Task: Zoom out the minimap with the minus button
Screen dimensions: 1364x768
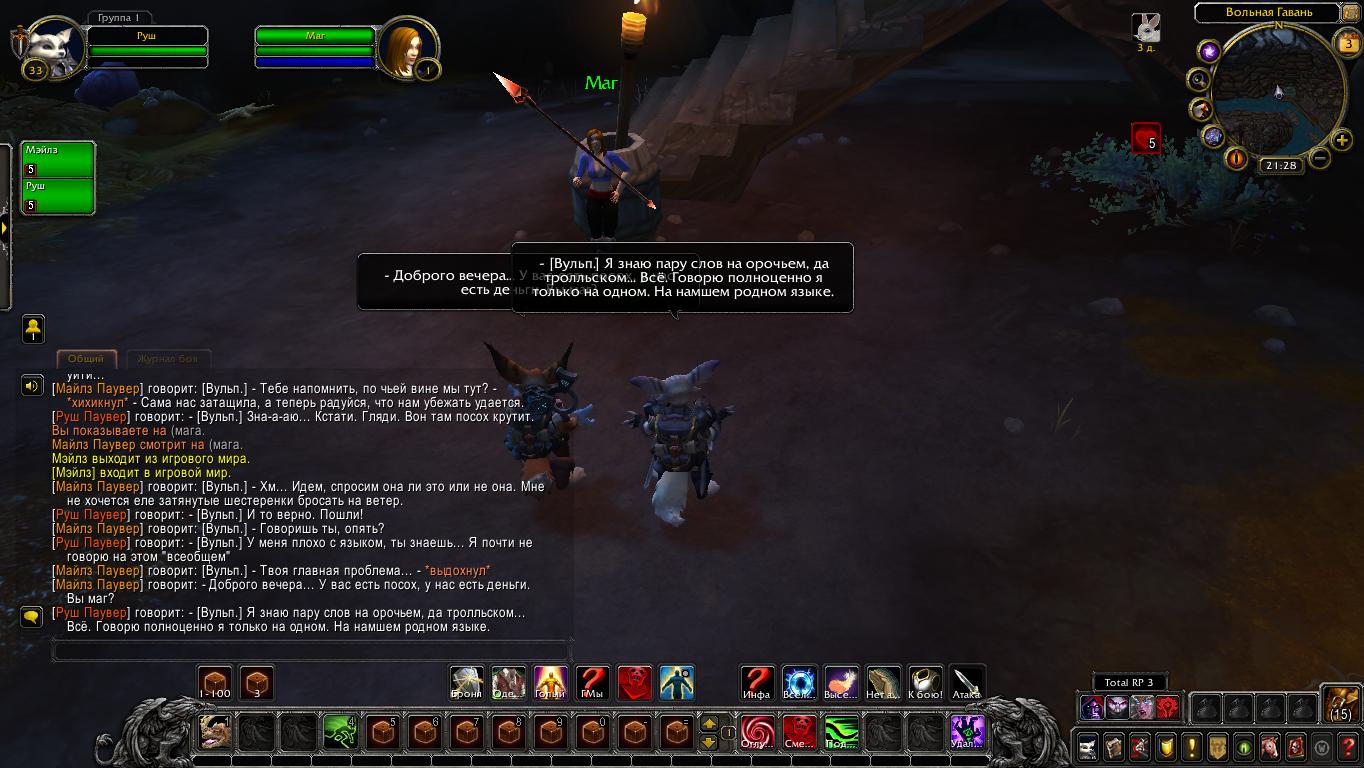Action: click(1320, 158)
